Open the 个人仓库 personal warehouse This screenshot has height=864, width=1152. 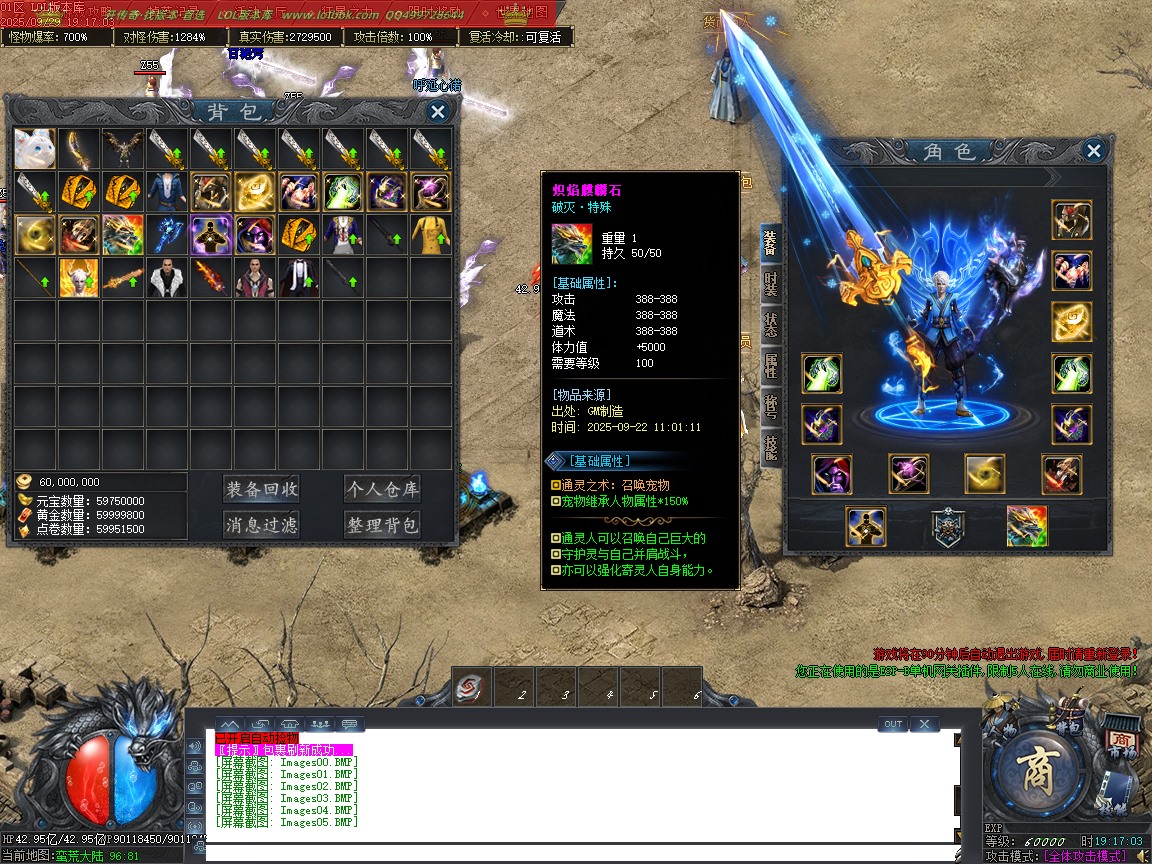(x=382, y=489)
